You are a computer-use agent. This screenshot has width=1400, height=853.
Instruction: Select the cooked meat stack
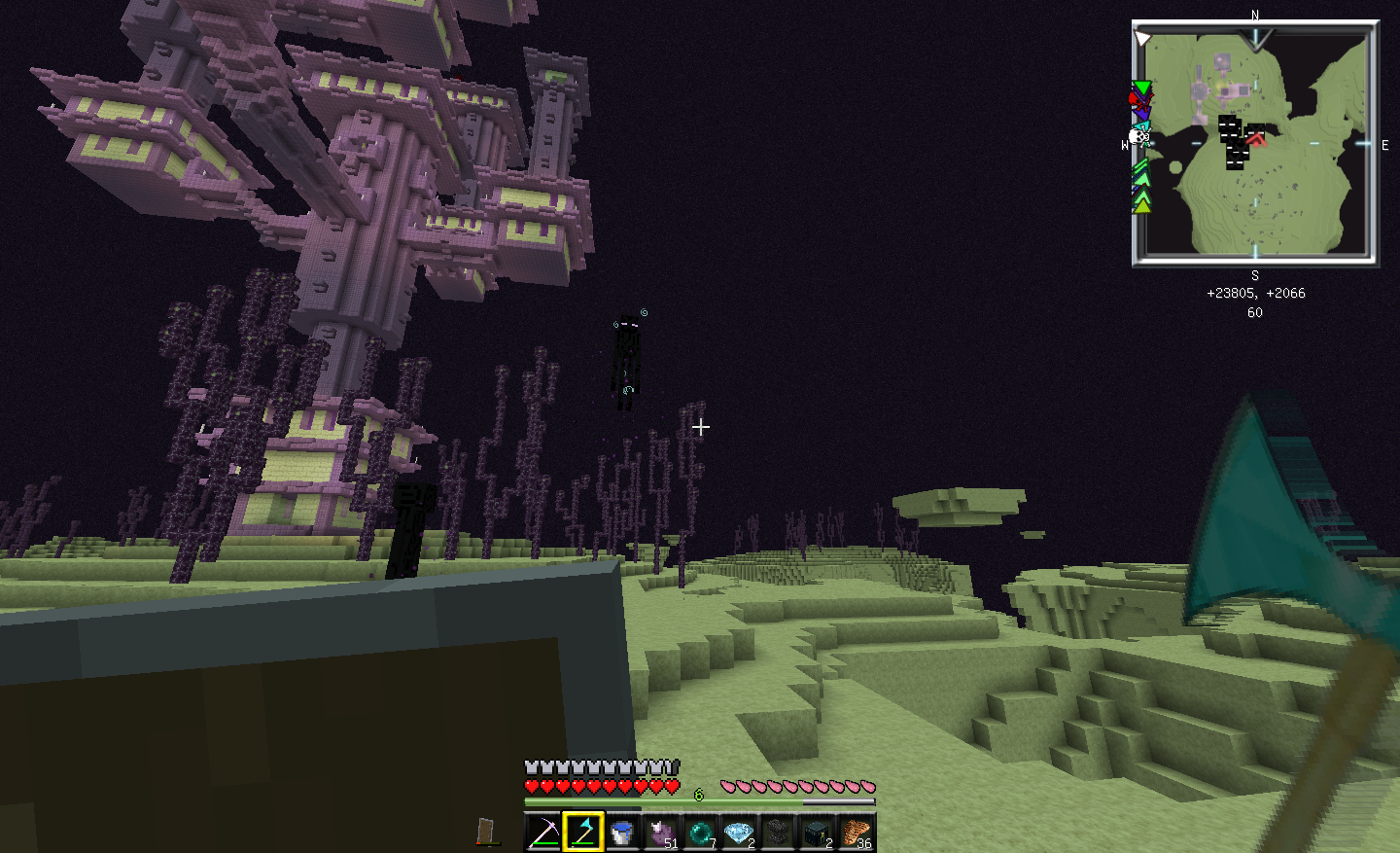point(856,833)
